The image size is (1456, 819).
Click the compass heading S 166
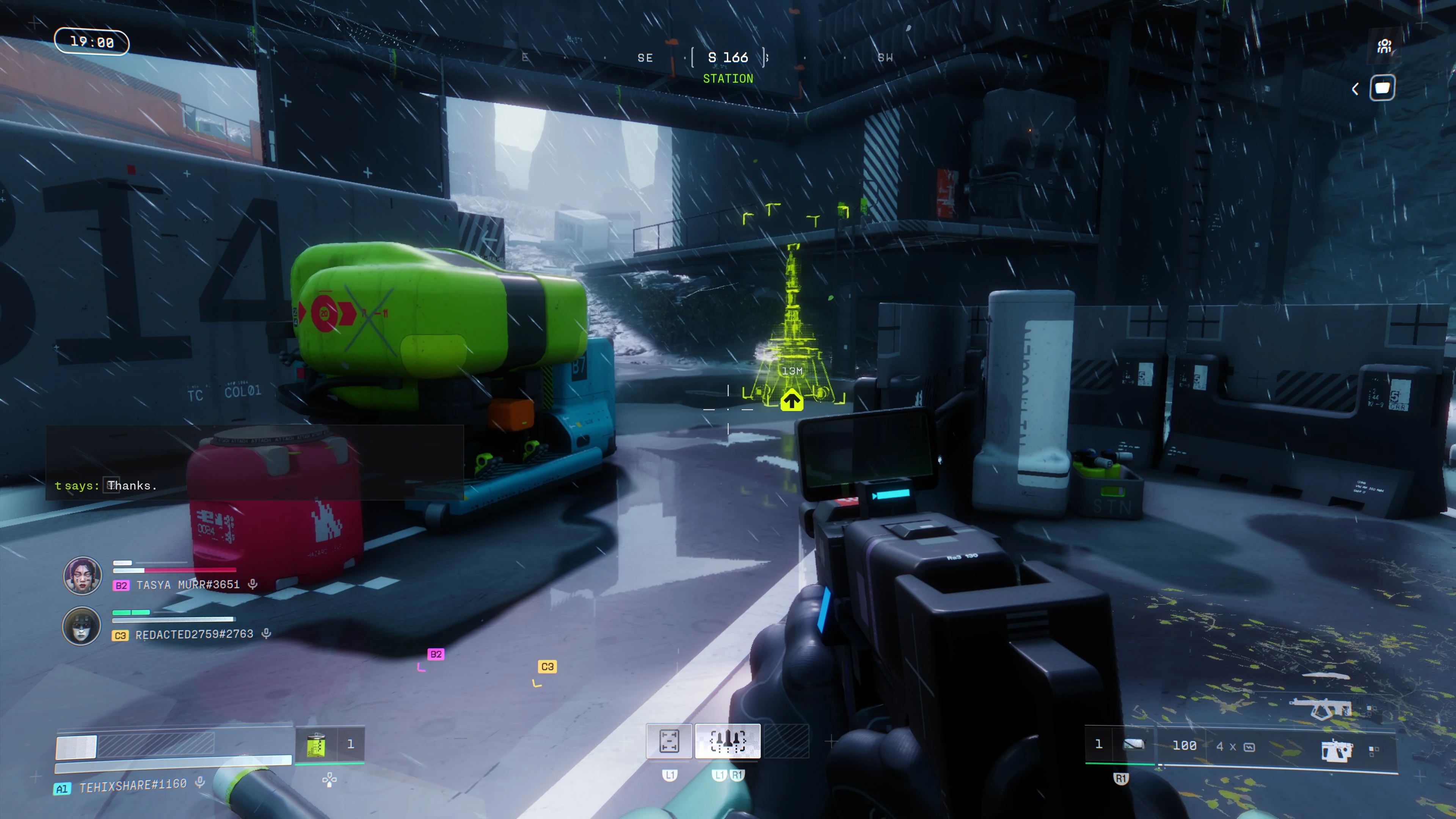728,58
